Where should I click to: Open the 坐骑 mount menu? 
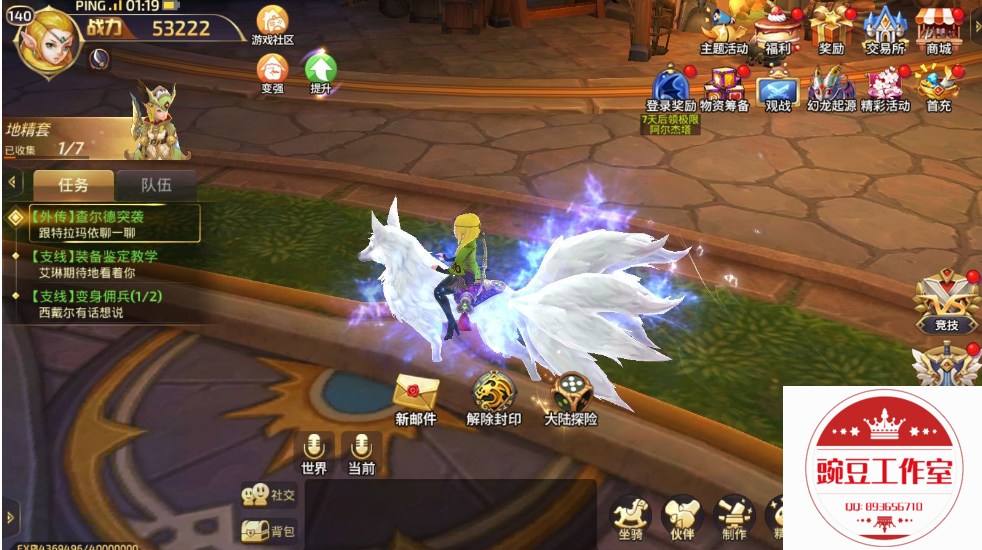click(x=630, y=515)
